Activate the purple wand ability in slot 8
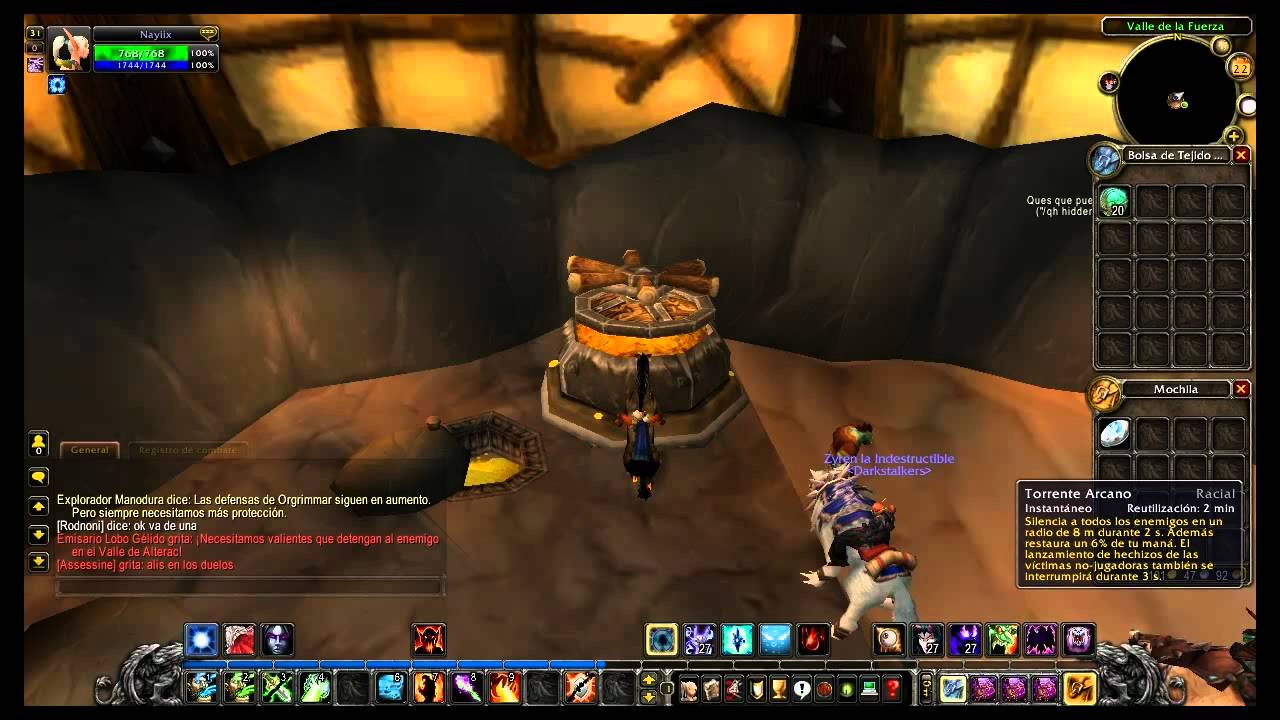 click(x=466, y=687)
